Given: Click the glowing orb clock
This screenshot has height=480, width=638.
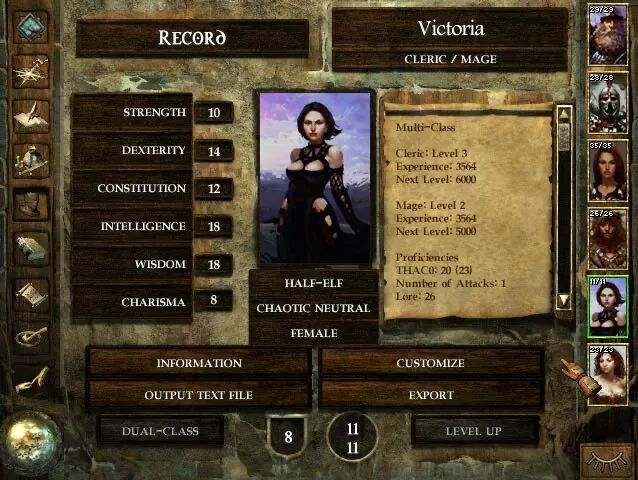Looking at the screenshot, I should 32,441.
